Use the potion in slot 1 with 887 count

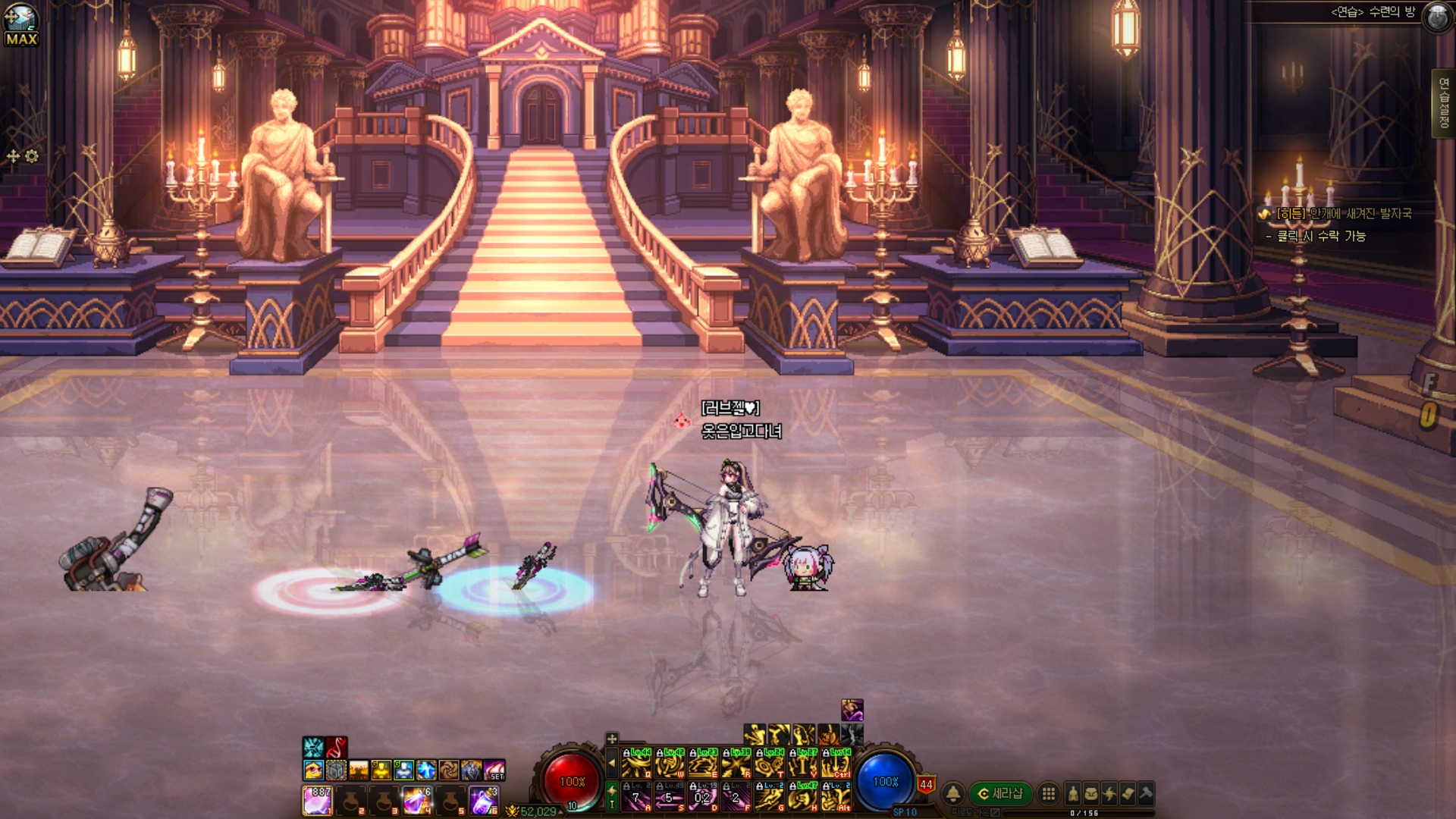pyautogui.click(x=318, y=800)
